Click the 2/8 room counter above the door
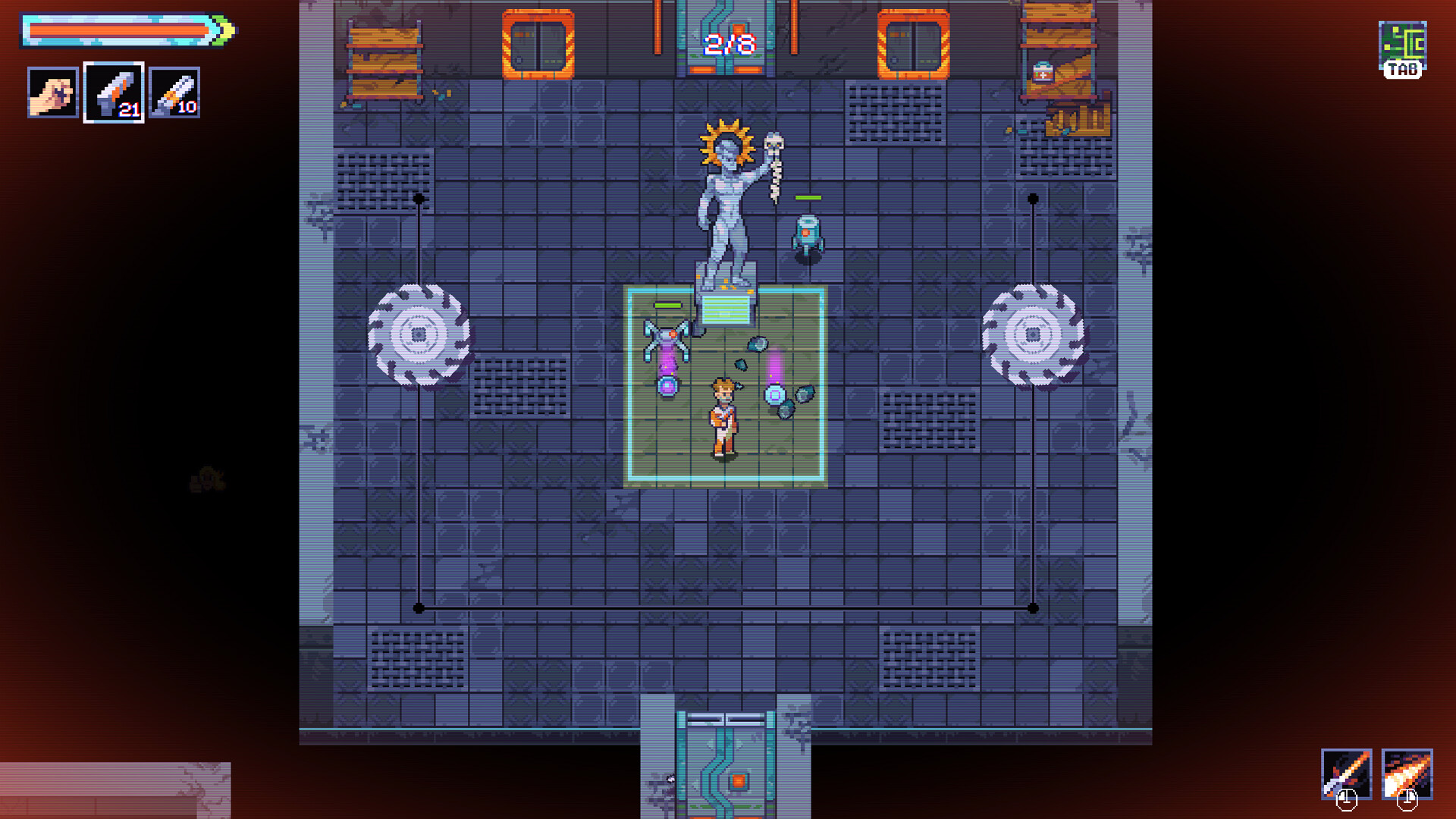 coord(728,43)
